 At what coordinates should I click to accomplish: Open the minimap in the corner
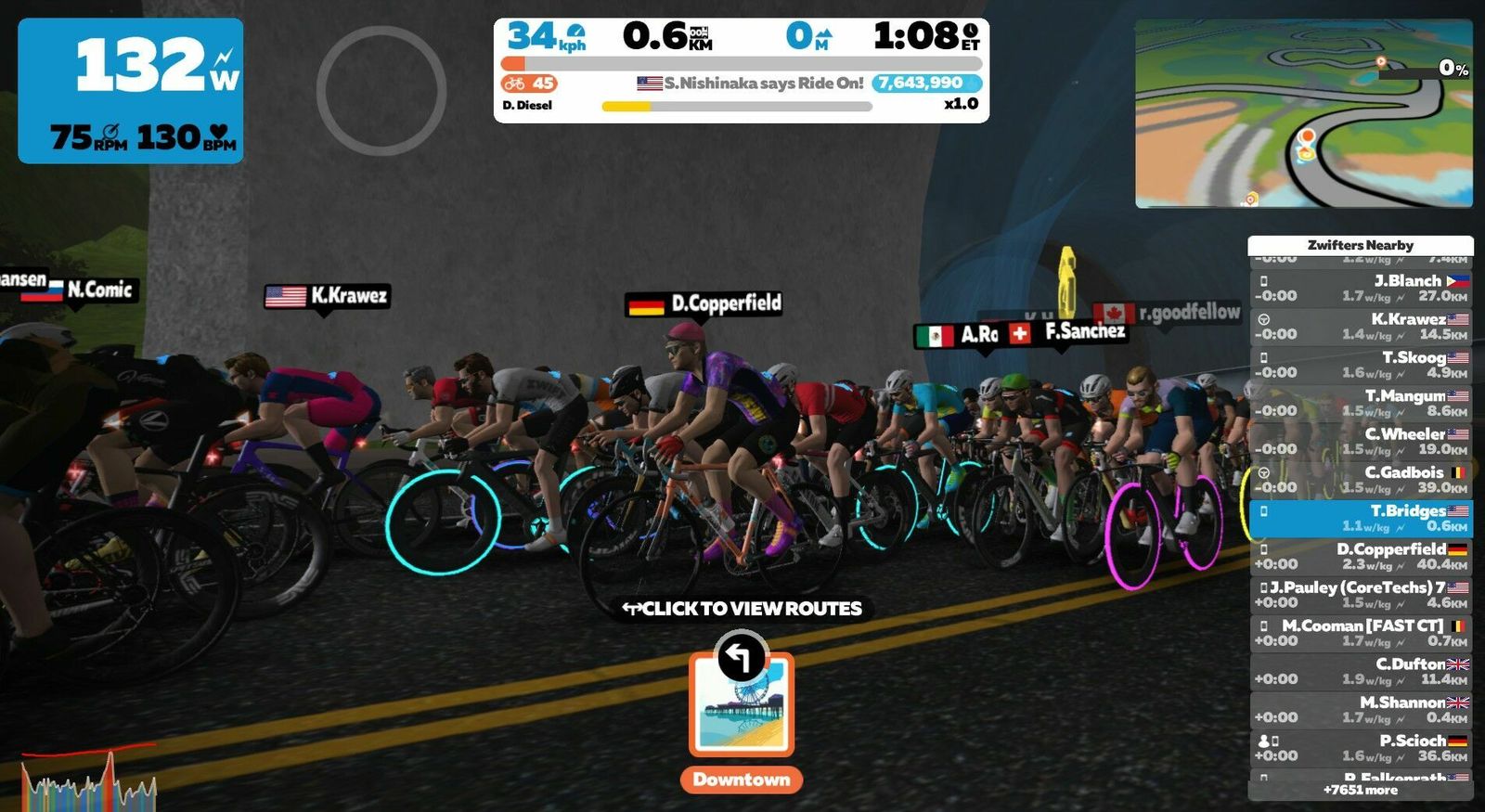tap(1303, 113)
